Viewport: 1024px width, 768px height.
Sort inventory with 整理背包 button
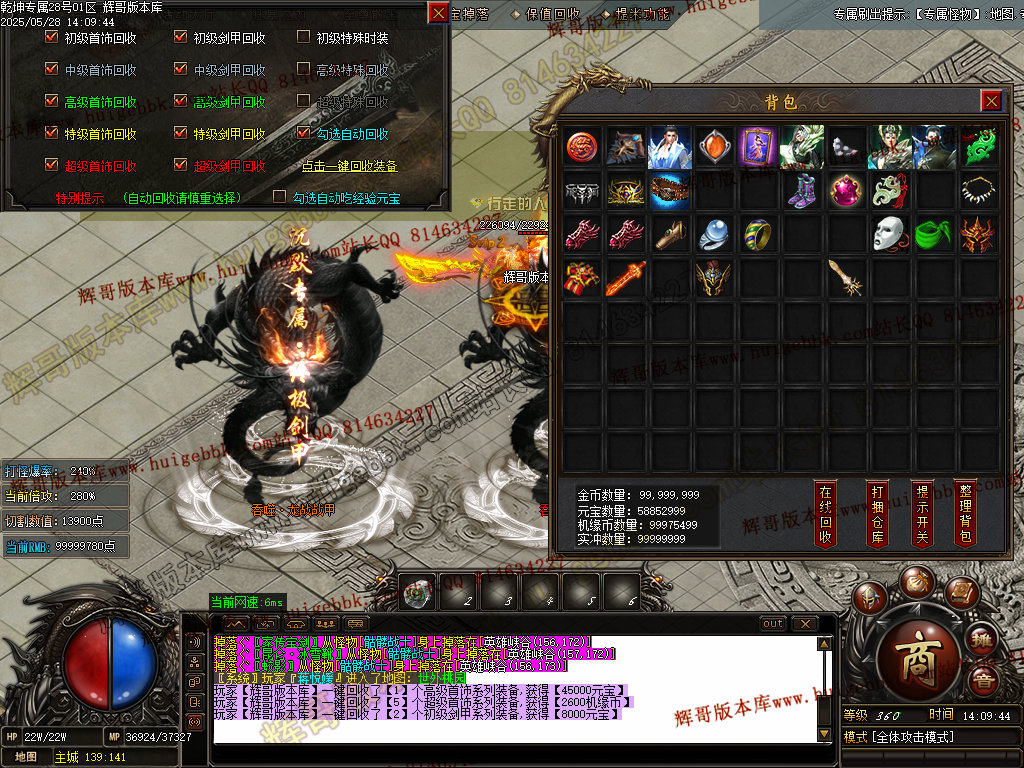965,514
